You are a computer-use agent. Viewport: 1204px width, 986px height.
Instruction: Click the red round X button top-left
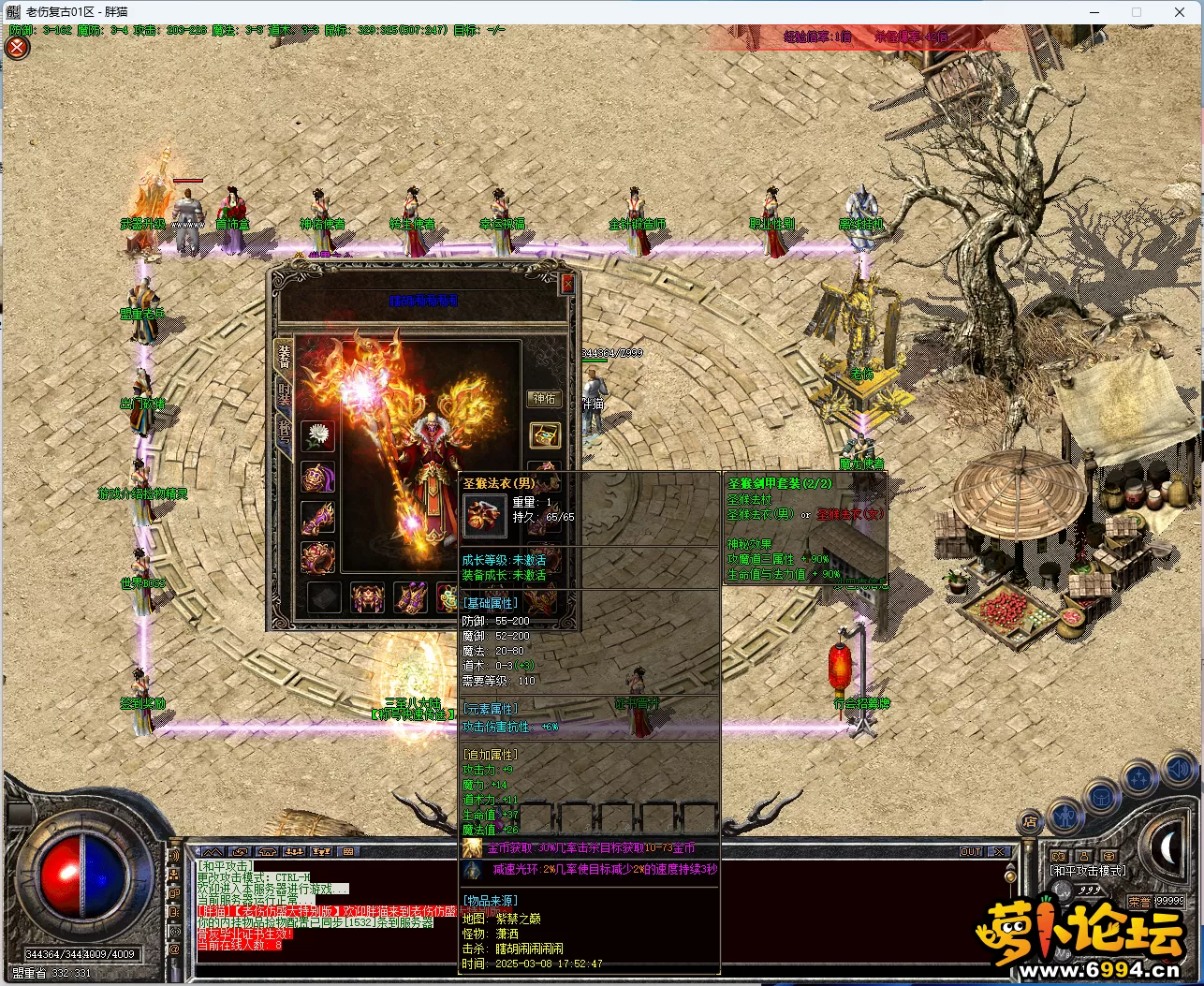17,47
